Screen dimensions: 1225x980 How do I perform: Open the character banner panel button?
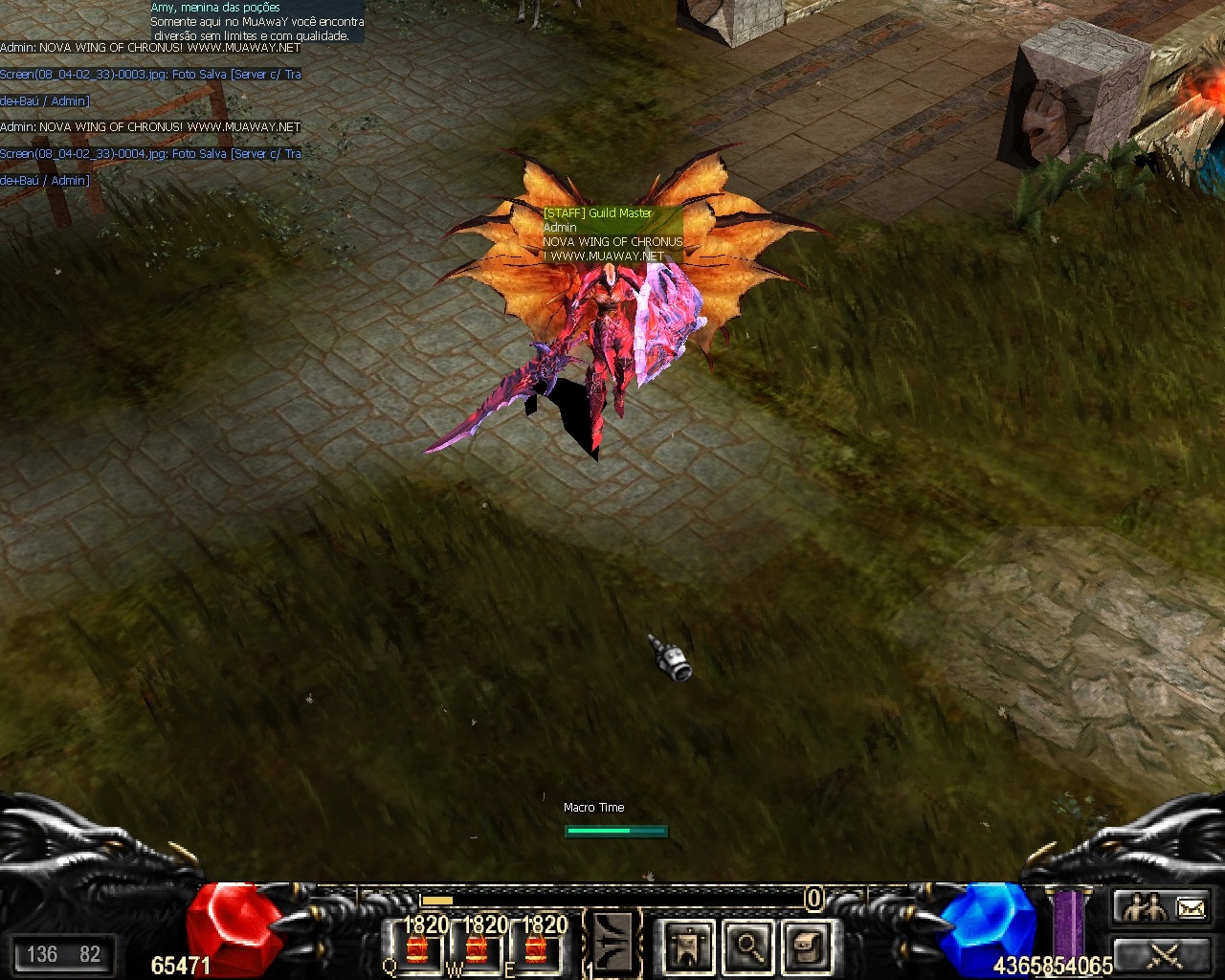689,947
